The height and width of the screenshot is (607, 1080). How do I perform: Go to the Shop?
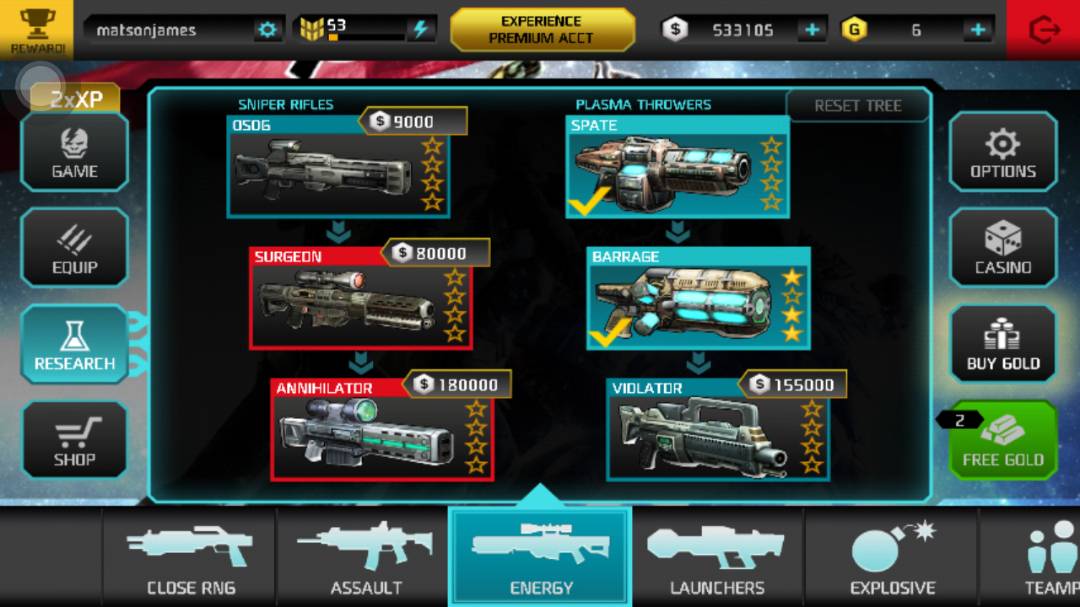(x=75, y=441)
